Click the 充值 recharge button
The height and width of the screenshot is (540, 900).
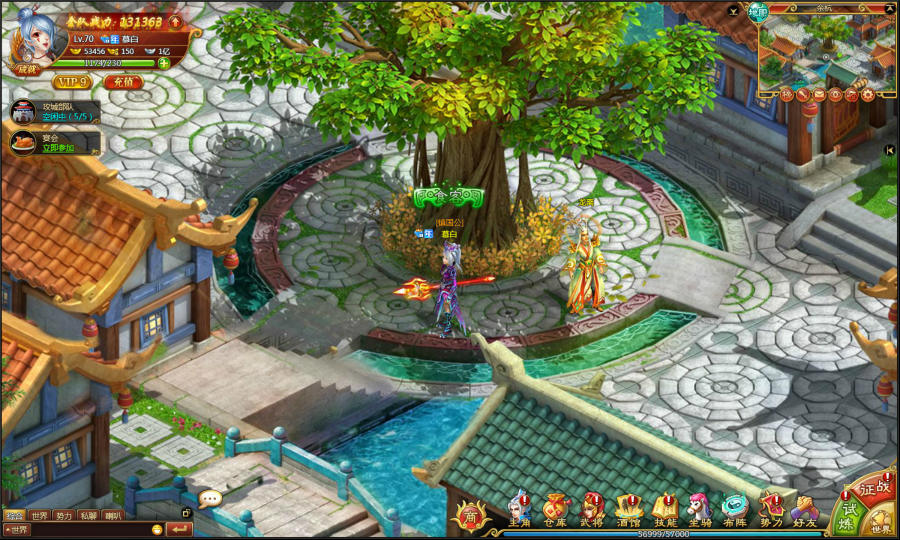[123, 82]
